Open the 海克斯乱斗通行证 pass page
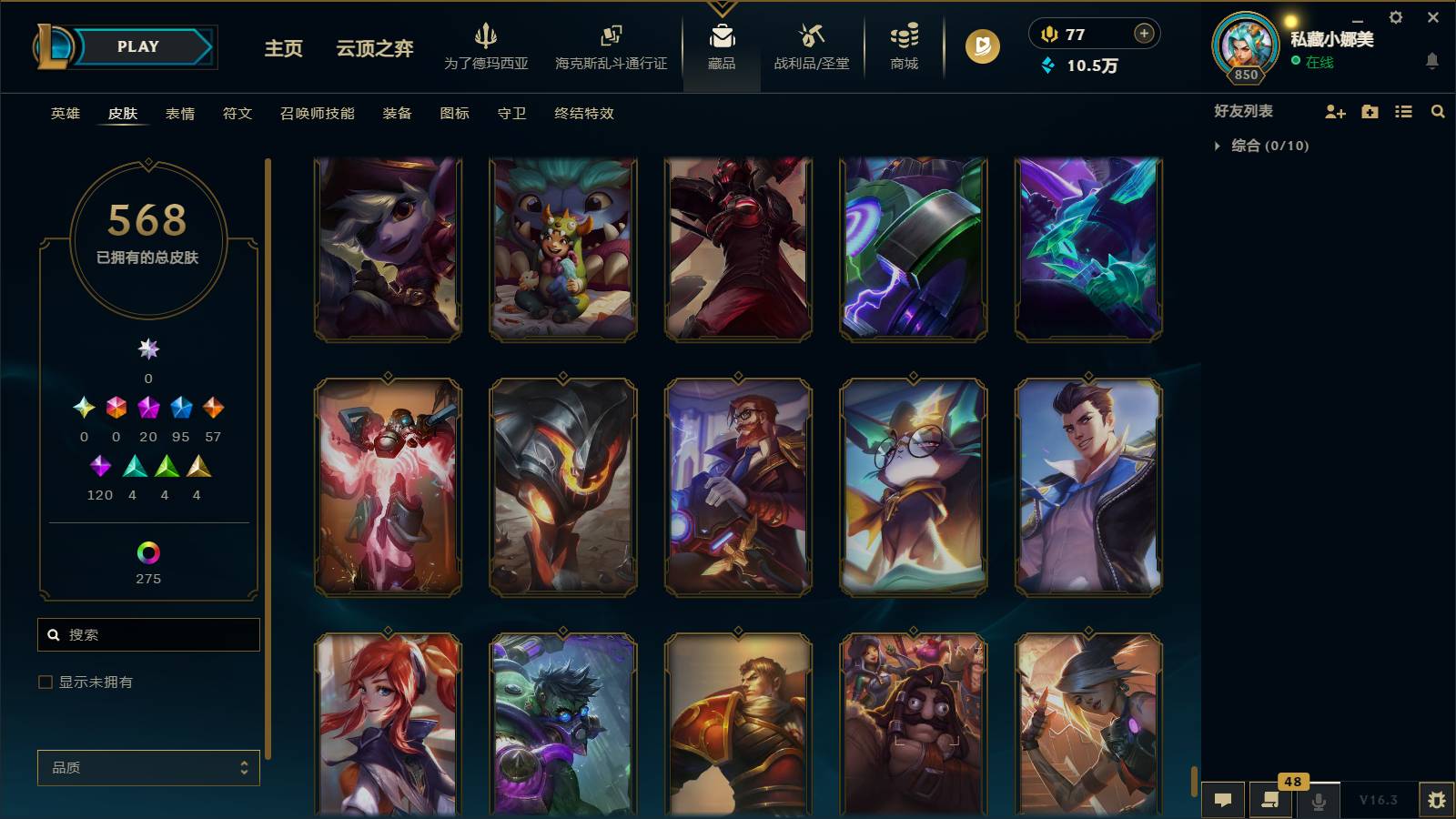This screenshot has width=1456, height=819. [x=610, y=45]
